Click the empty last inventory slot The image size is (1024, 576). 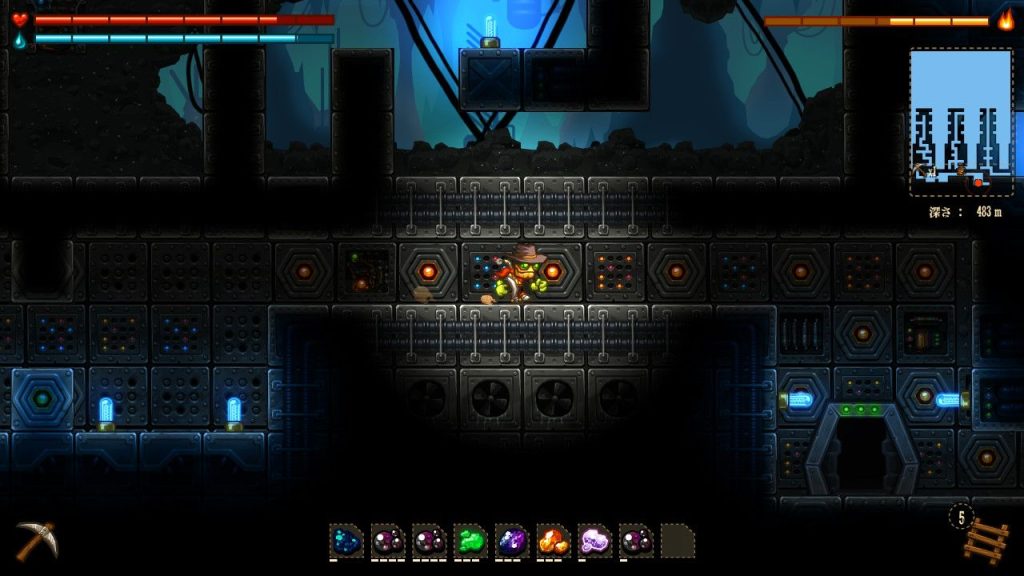(677, 541)
